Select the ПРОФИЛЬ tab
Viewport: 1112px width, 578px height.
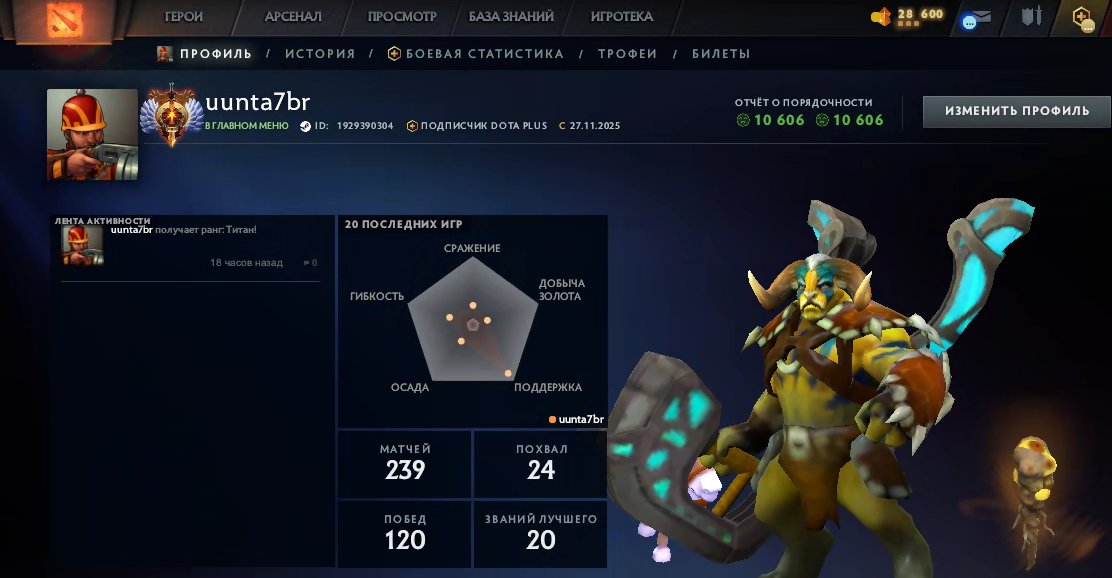205,54
